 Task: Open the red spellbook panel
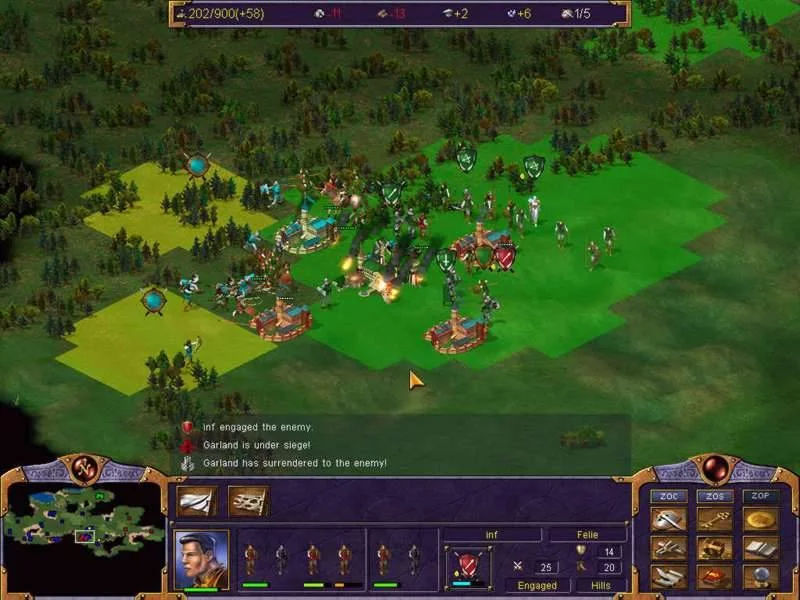[714, 577]
